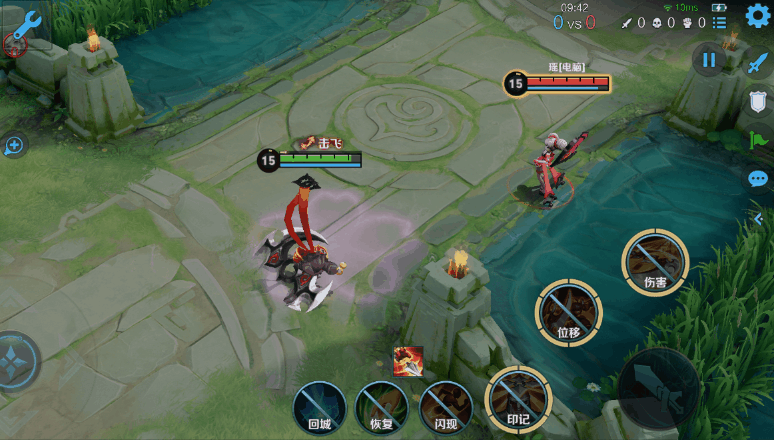Select the red blade item icon
The image size is (774, 440).
coord(407,361)
